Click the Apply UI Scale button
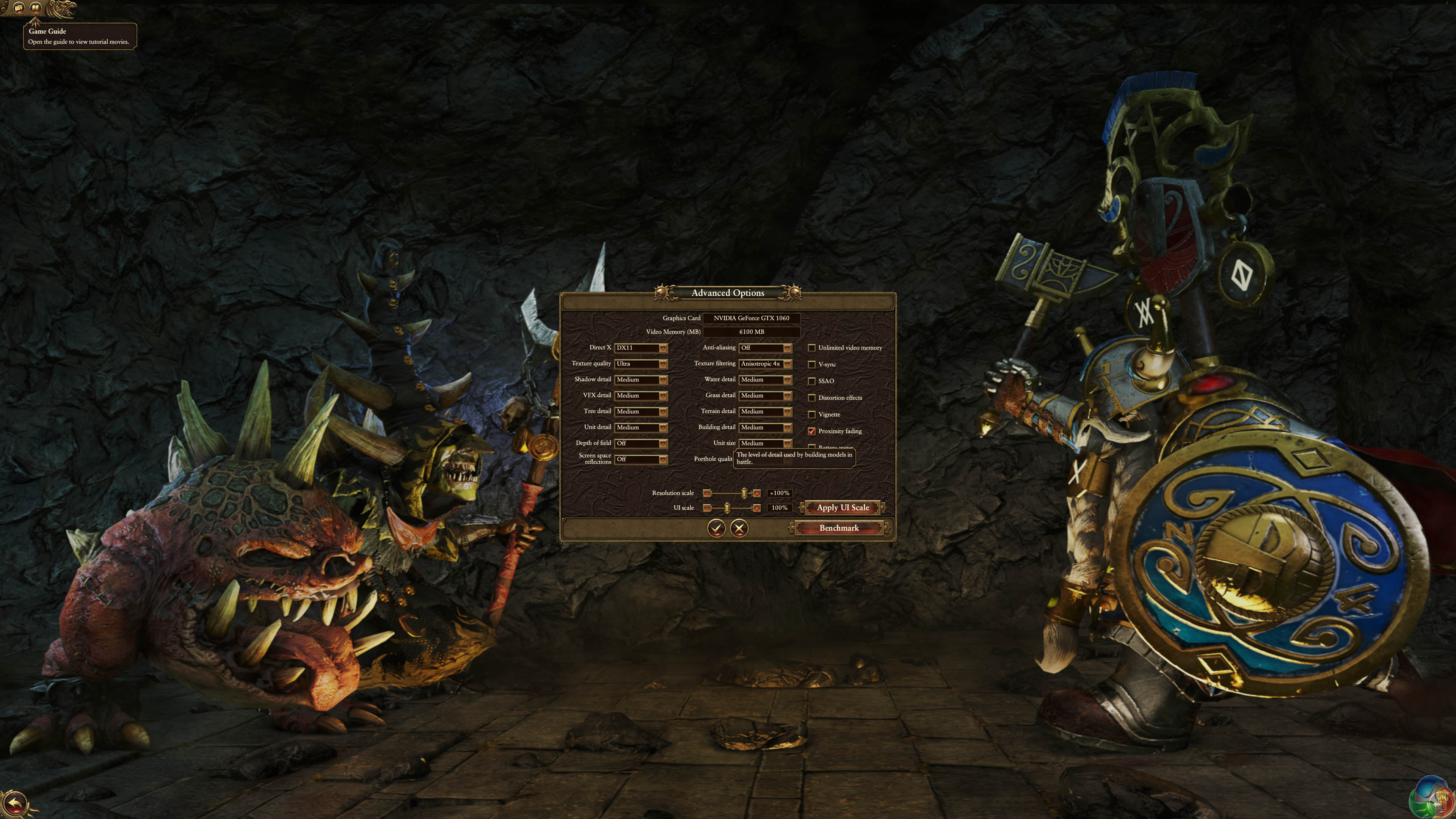The image size is (1456, 819). (842, 508)
